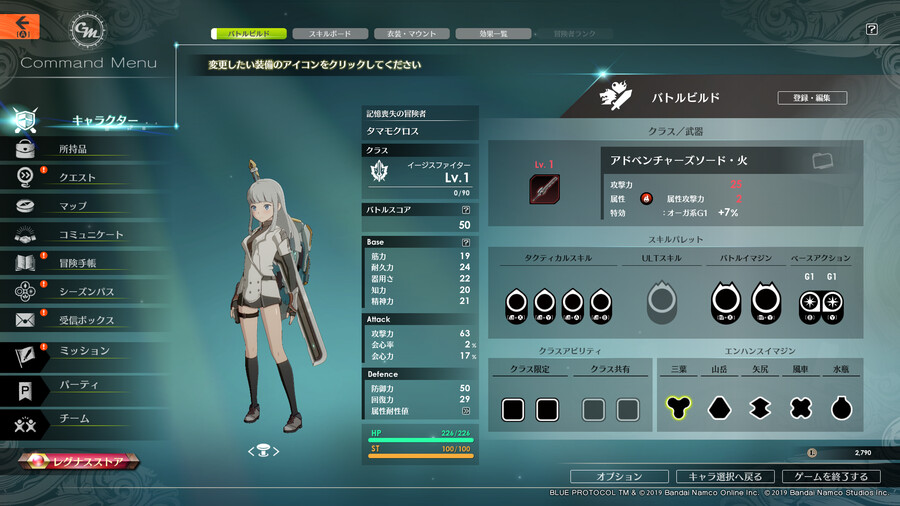This screenshot has height=506, width=900.
Task: Select the ミッション menu entry
Action: tap(84, 351)
